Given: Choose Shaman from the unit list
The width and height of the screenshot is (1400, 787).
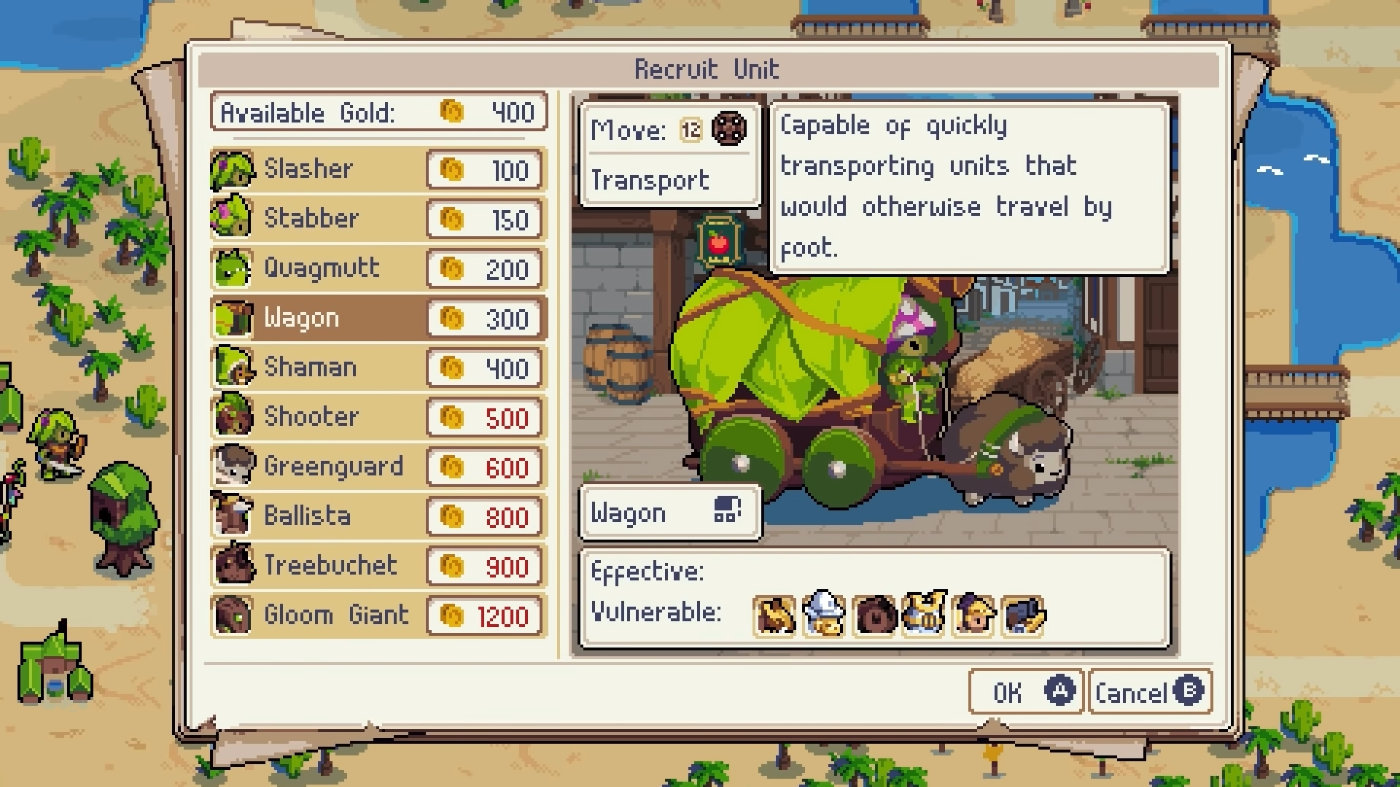Looking at the screenshot, I should click(x=378, y=368).
